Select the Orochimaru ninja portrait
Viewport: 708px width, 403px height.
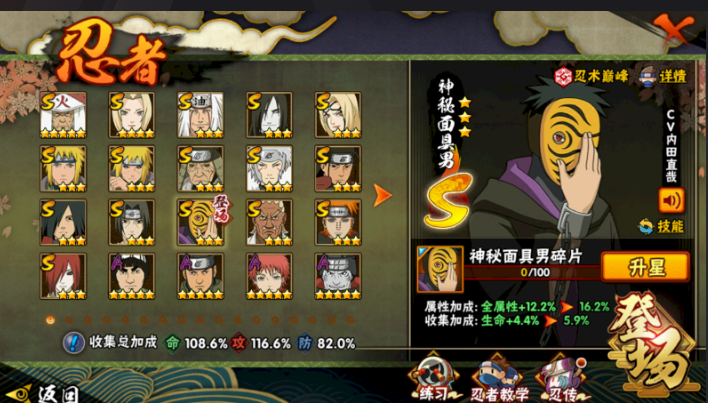pyautogui.click(x=269, y=114)
